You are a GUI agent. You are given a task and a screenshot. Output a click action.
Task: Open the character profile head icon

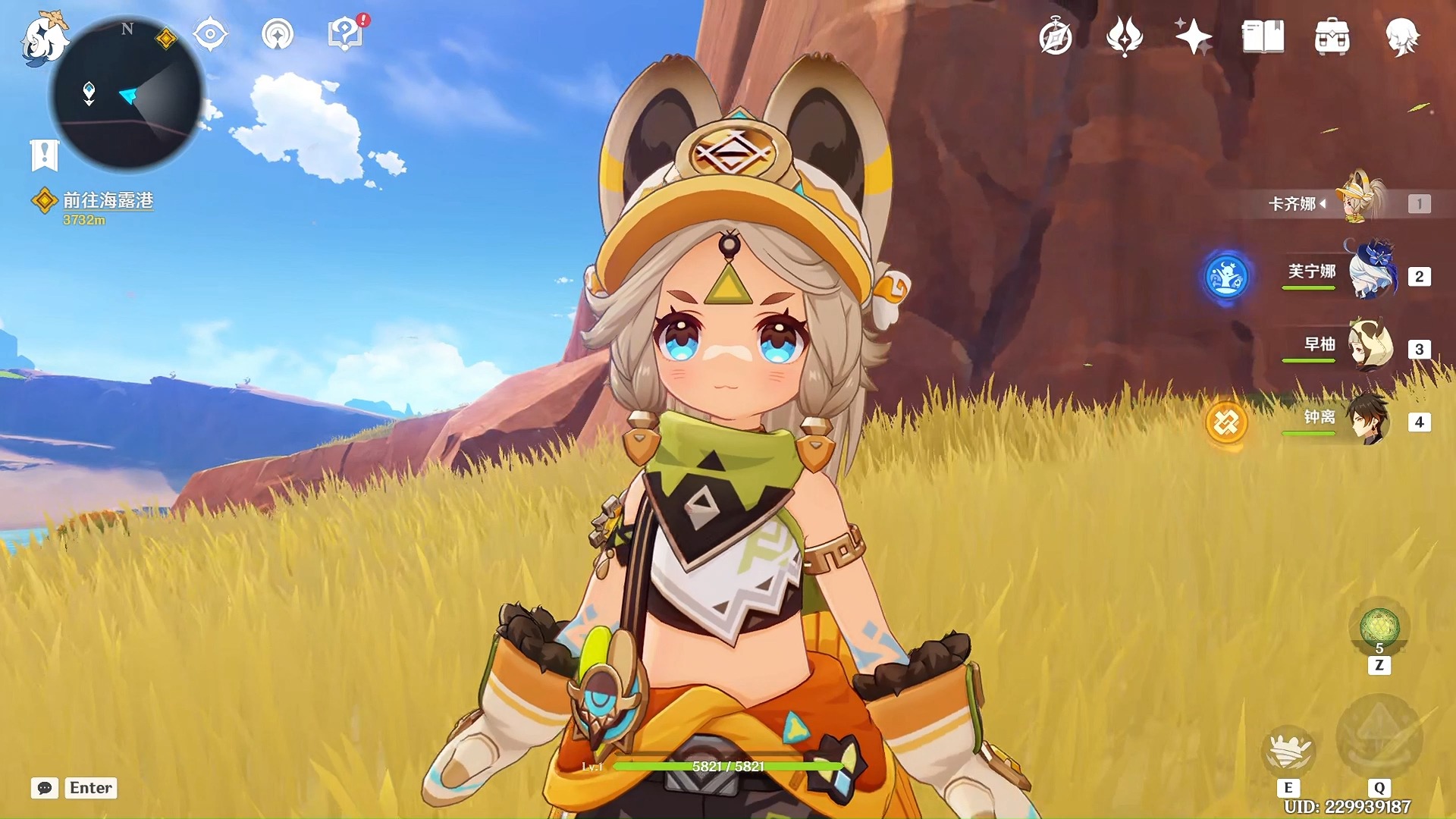(1402, 37)
